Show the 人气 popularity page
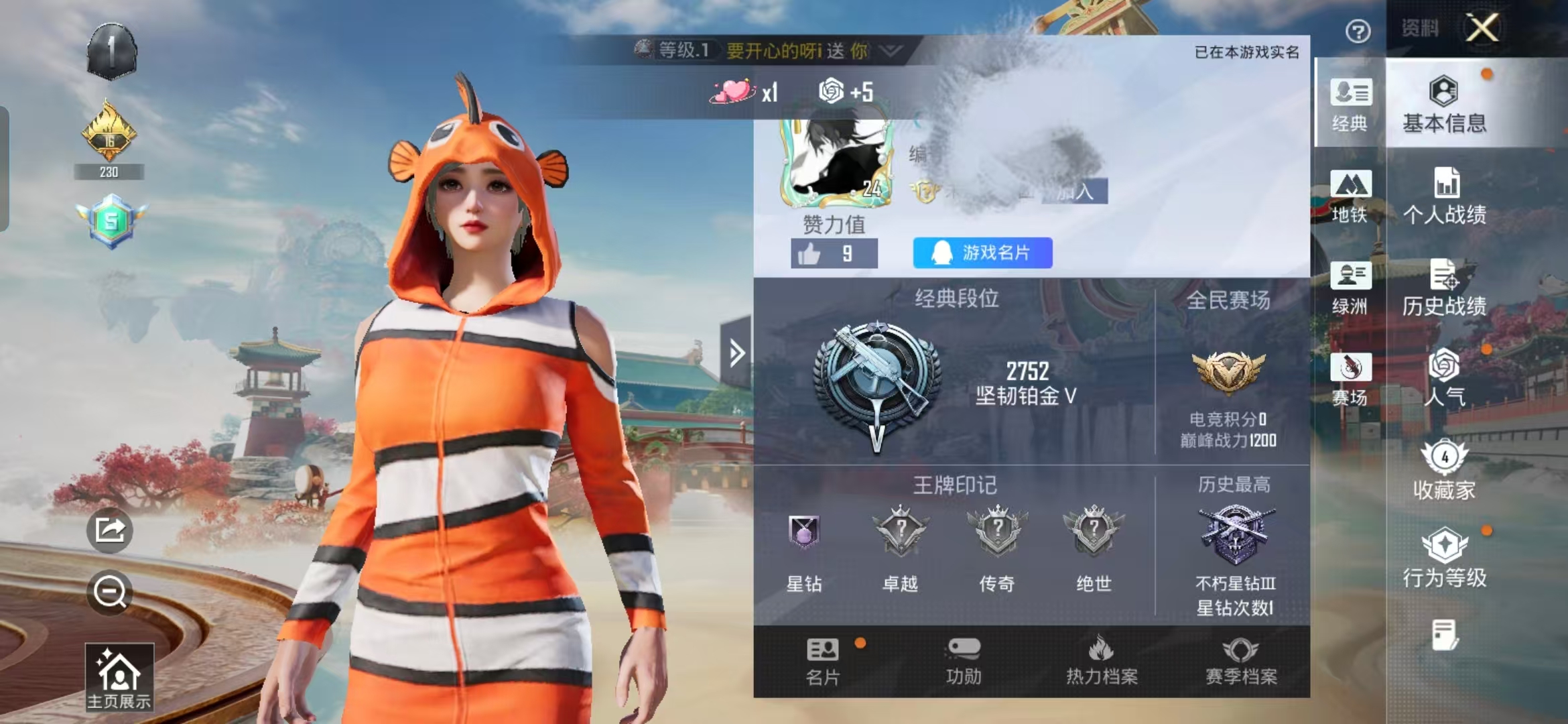Image resolution: width=1568 pixels, height=724 pixels. [1445, 377]
